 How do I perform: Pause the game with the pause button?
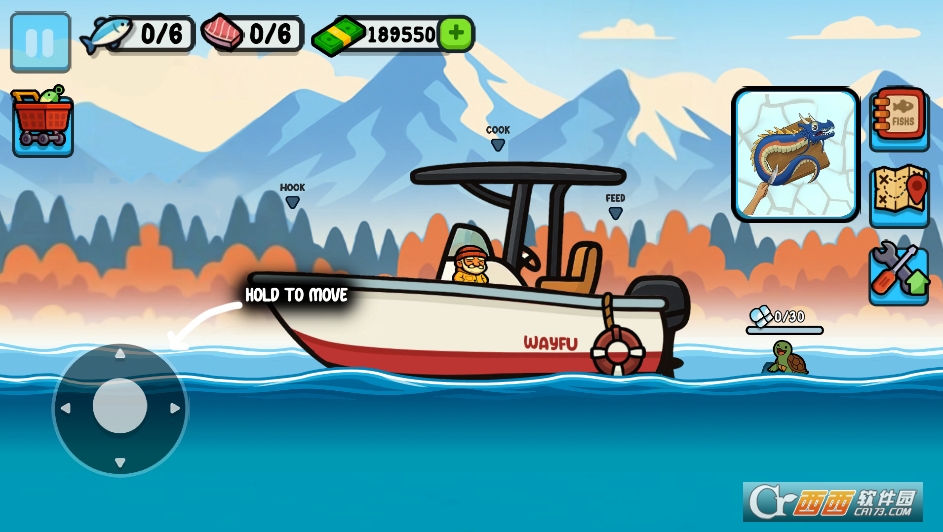pos(40,42)
